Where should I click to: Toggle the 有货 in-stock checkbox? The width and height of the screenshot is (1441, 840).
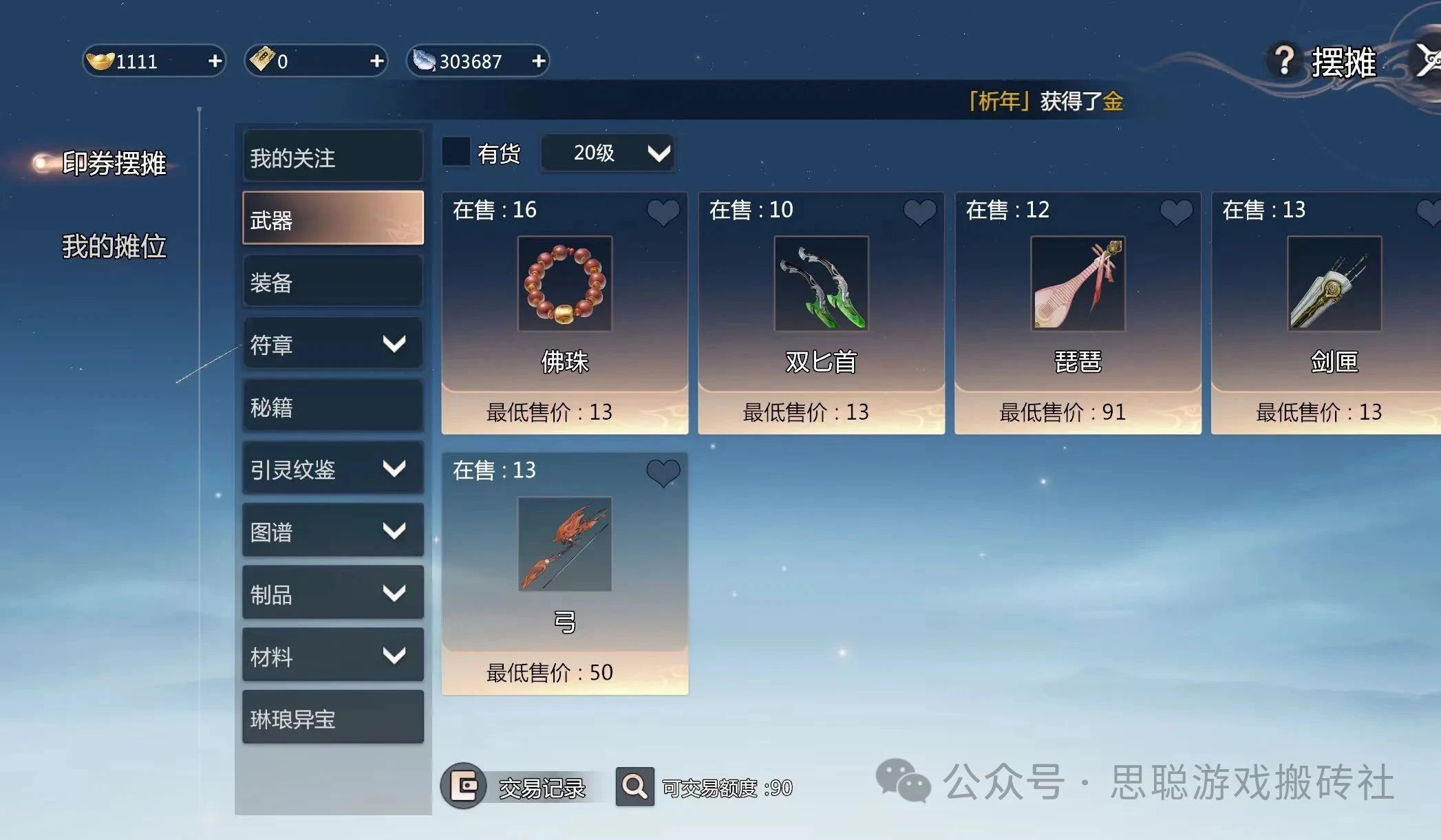456,152
